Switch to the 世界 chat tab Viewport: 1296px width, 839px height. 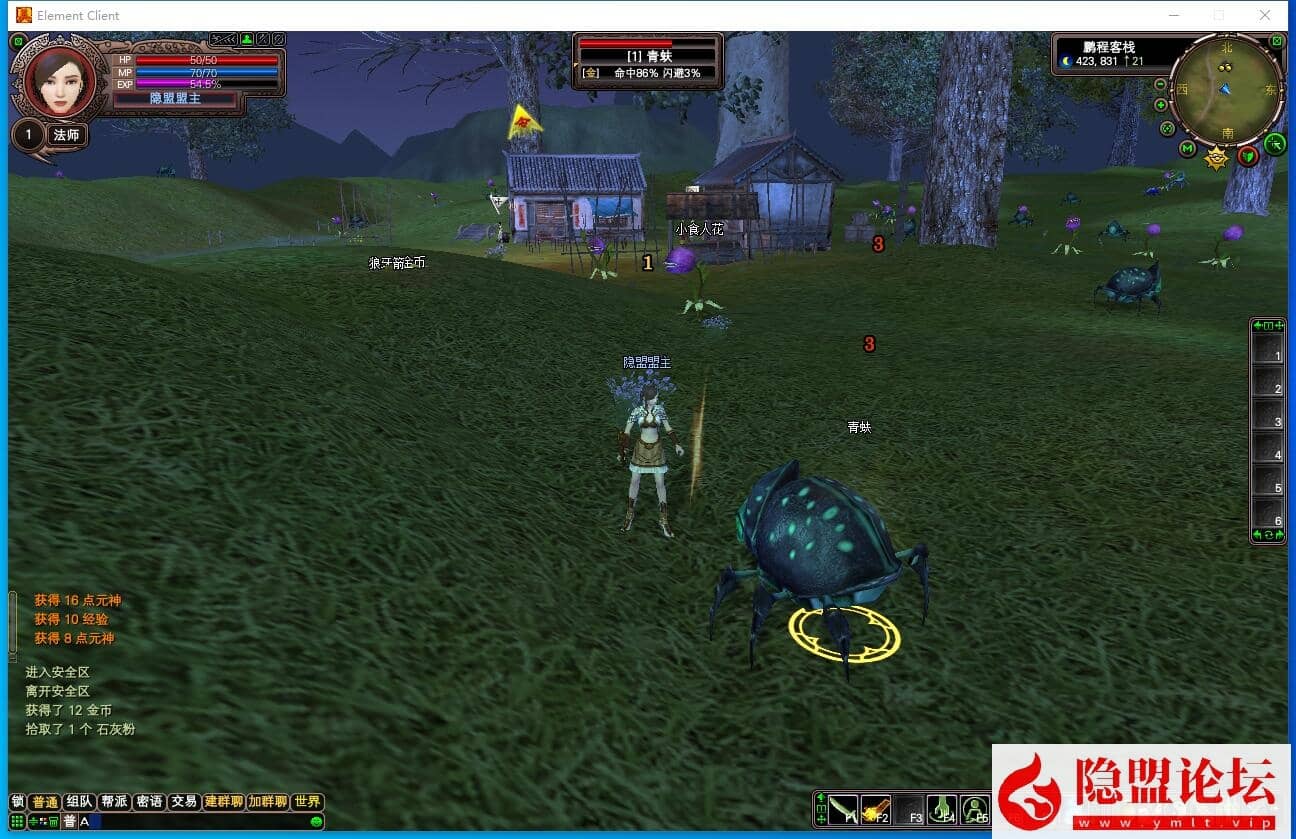click(306, 800)
